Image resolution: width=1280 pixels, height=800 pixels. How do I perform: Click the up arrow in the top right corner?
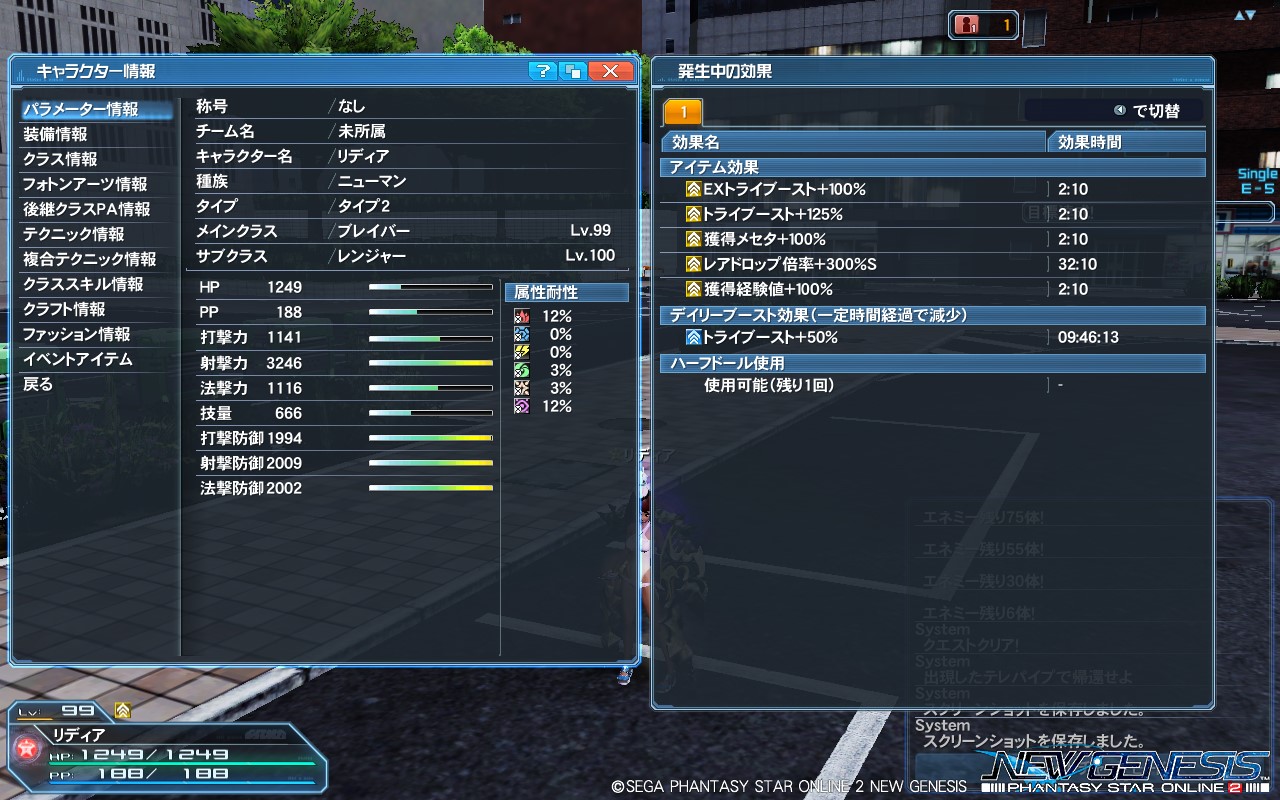pyautogui.click(x=1239, y=14)
